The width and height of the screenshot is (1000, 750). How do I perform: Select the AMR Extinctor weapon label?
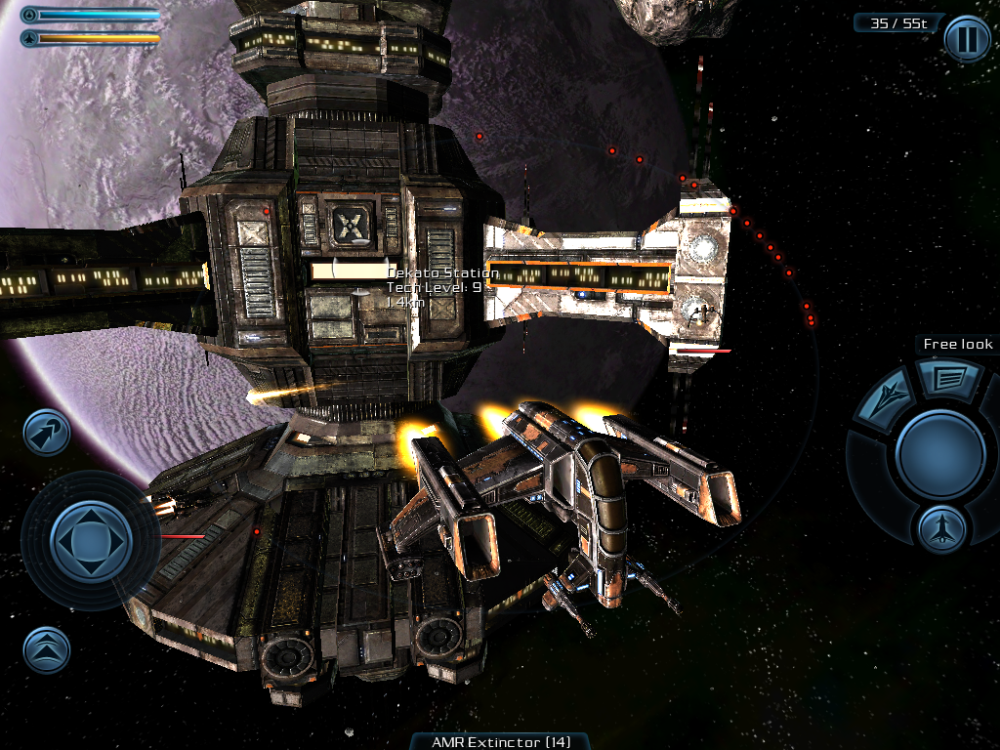500,741
